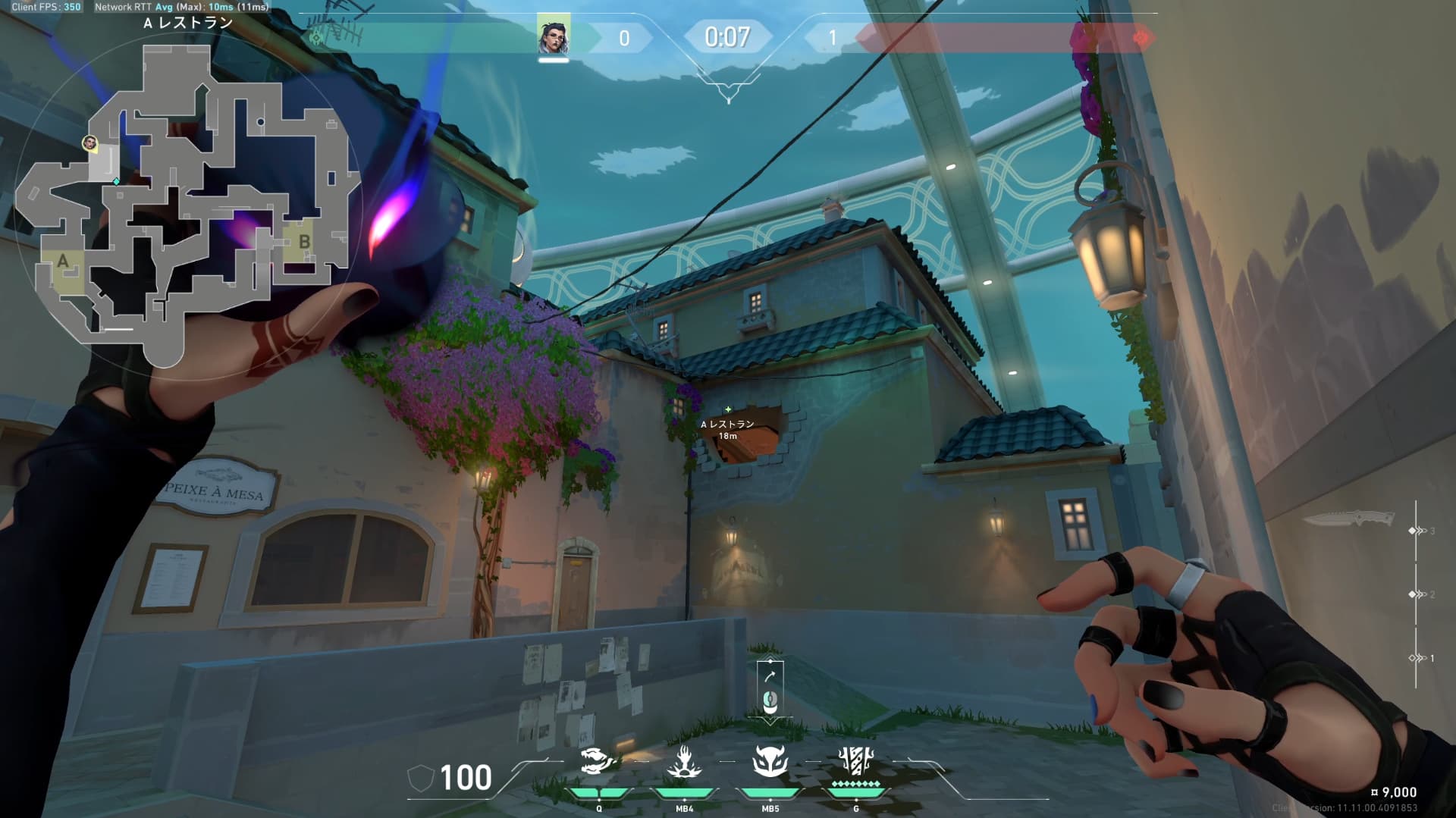The width and height of the screenshot is (1456, 818).
Task: Click the player agent icon on the minimap
Action: (x=90, y=143)
